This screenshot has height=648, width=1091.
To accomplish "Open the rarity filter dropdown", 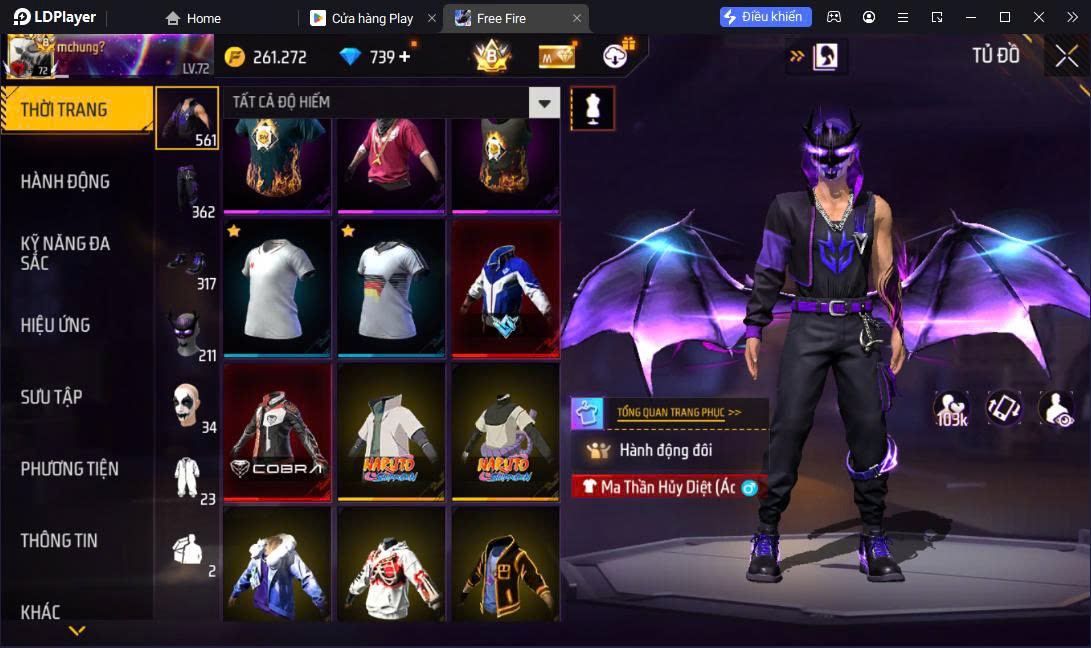I will (544, 102).
